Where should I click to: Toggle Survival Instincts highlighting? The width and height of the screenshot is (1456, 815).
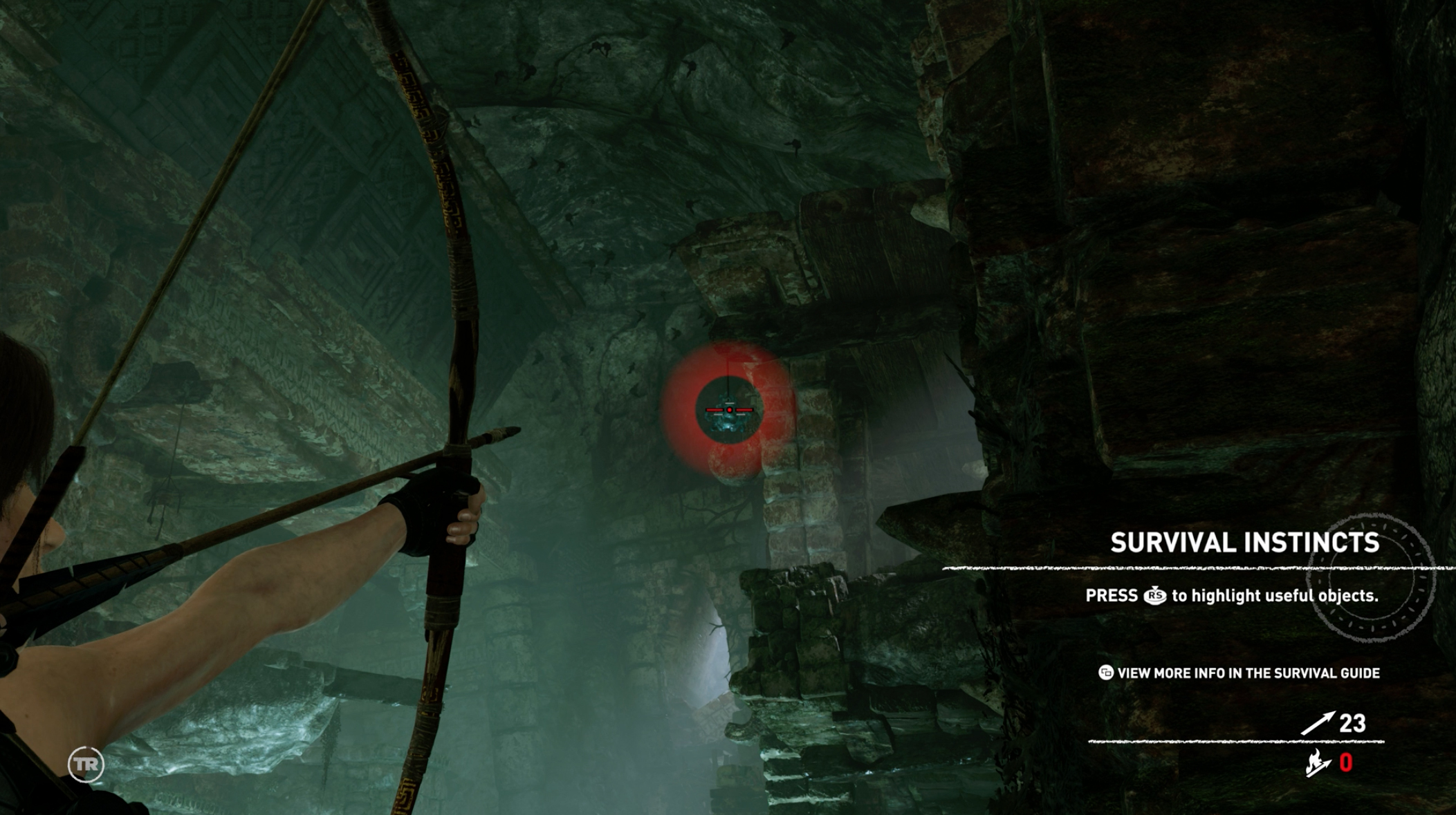(1156, 595)
